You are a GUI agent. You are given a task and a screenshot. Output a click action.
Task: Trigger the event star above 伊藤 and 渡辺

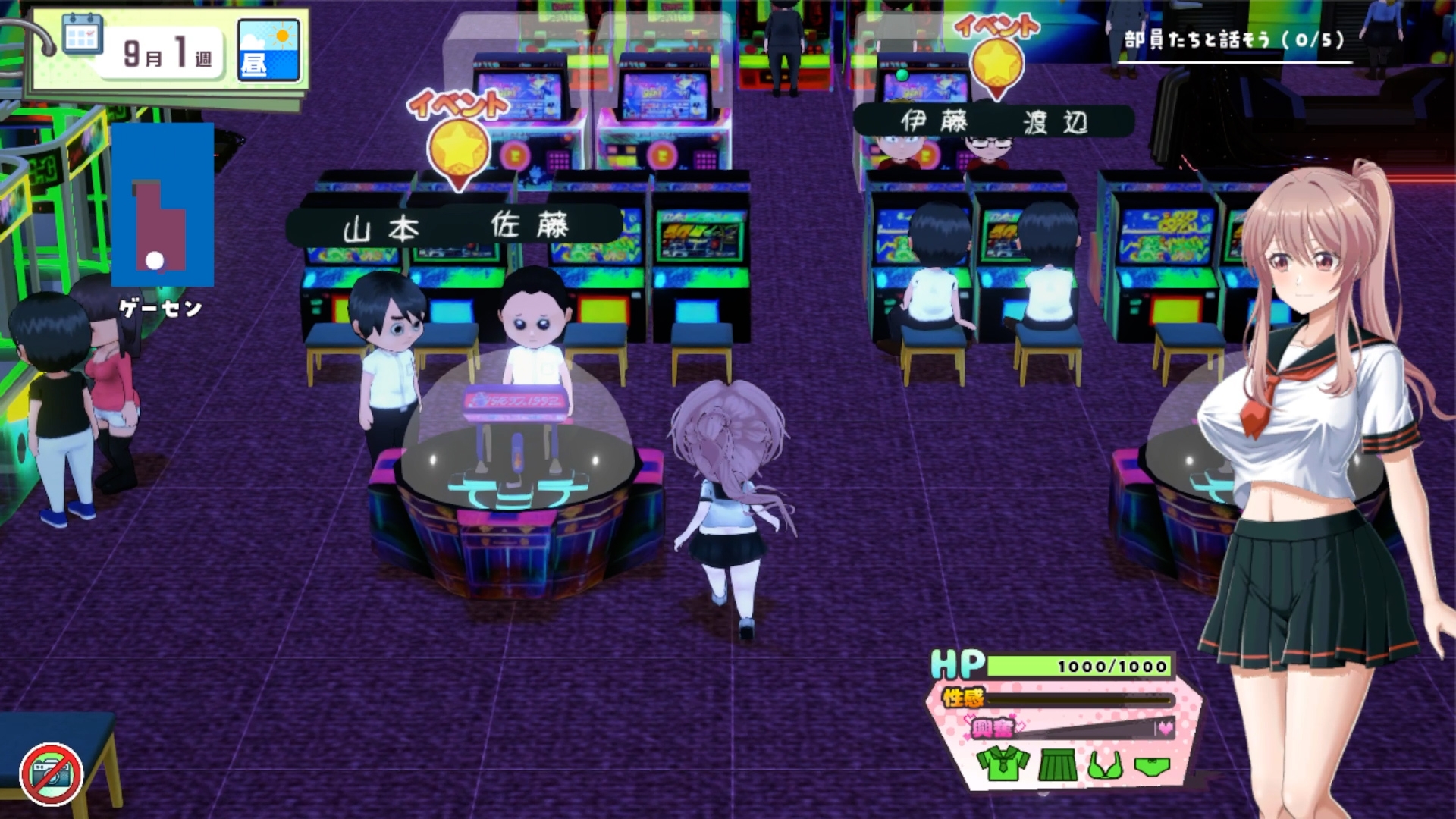[x=996, y=63]
